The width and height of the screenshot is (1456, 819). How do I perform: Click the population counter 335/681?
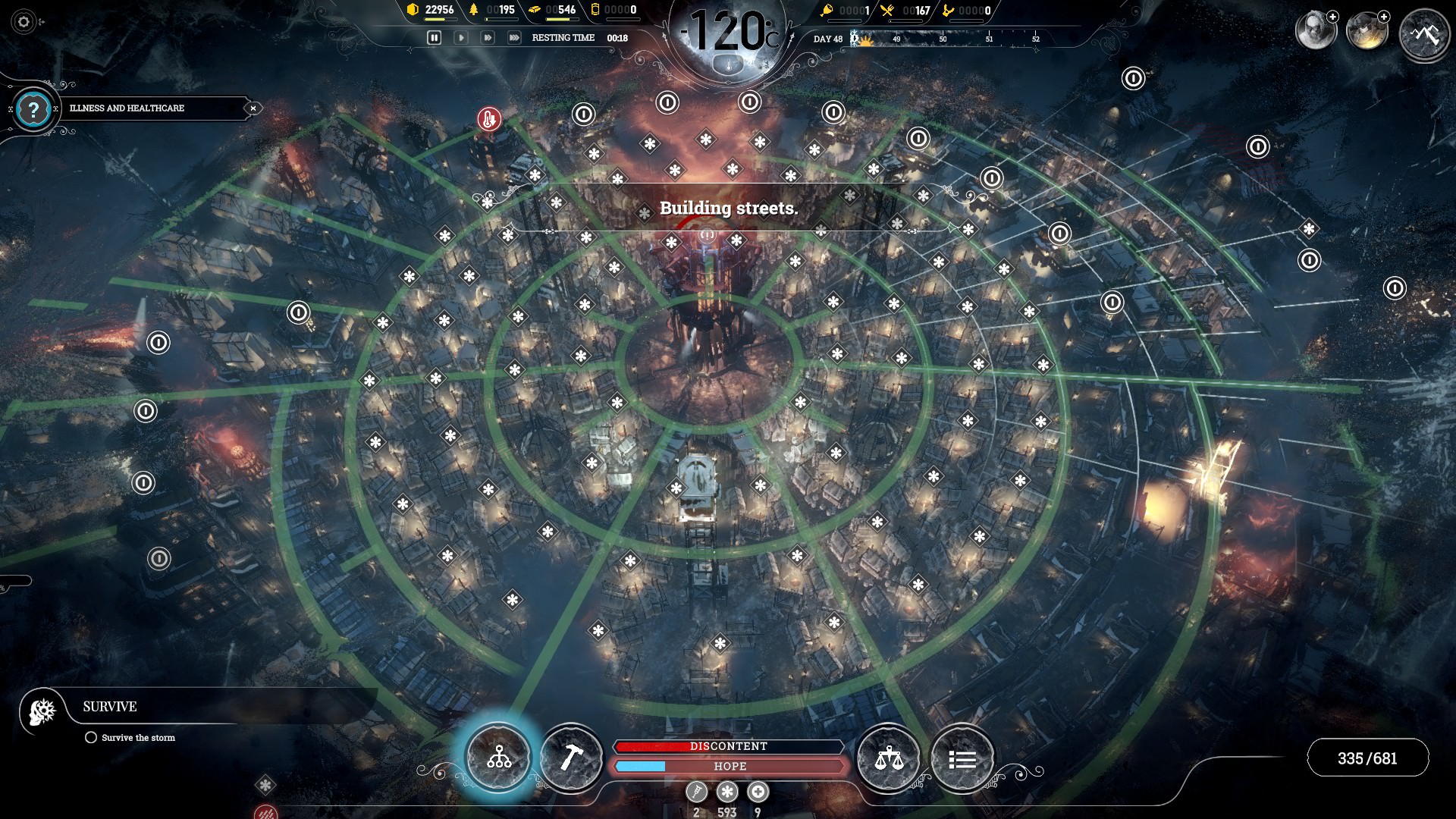pyautogui.click(x=1367, y=758)
